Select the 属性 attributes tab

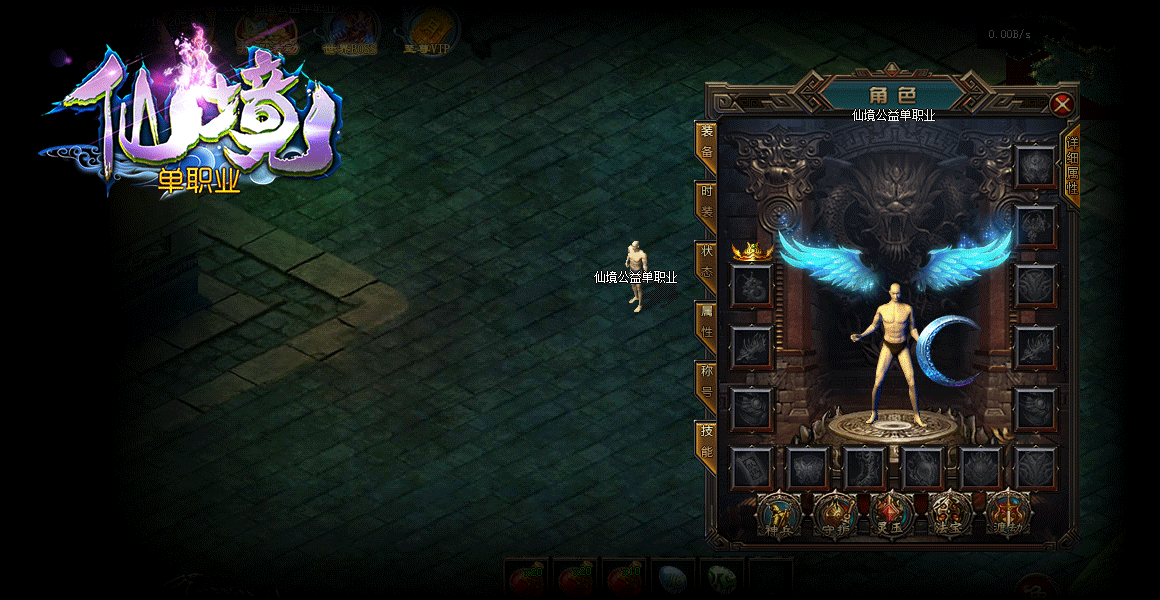(x=706, y=323)
